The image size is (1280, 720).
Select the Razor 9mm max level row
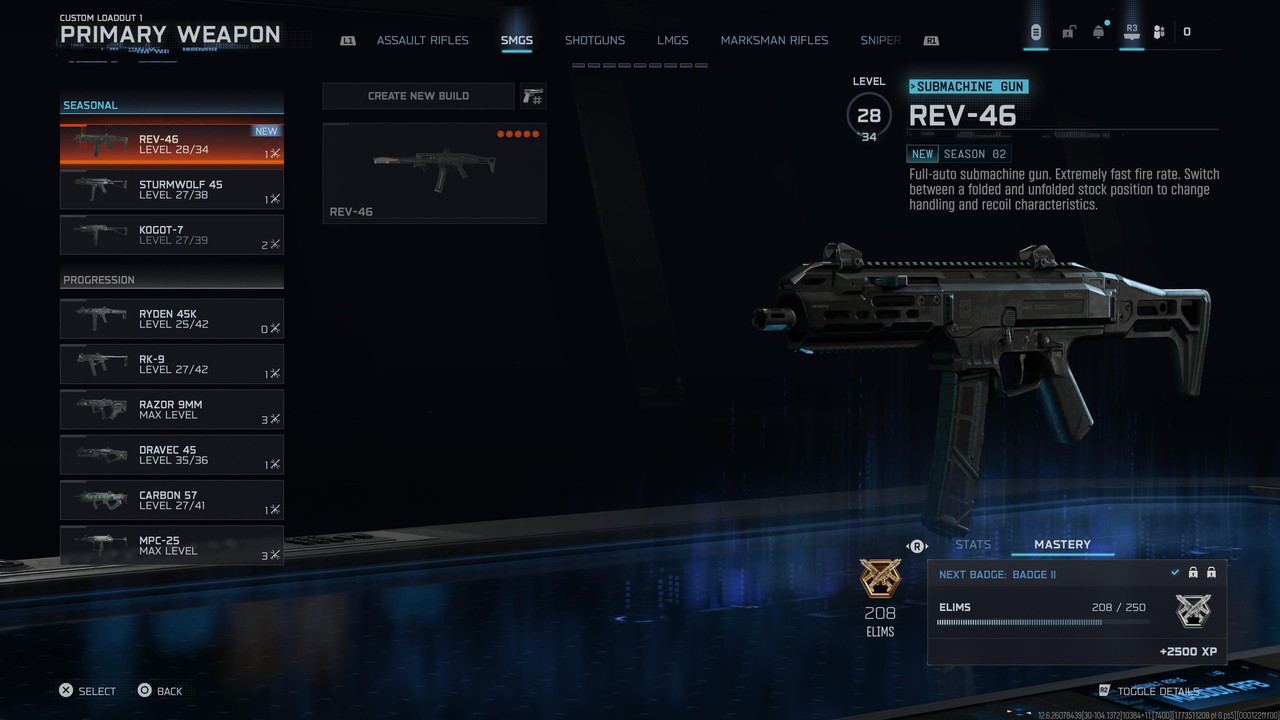point(172,410)
